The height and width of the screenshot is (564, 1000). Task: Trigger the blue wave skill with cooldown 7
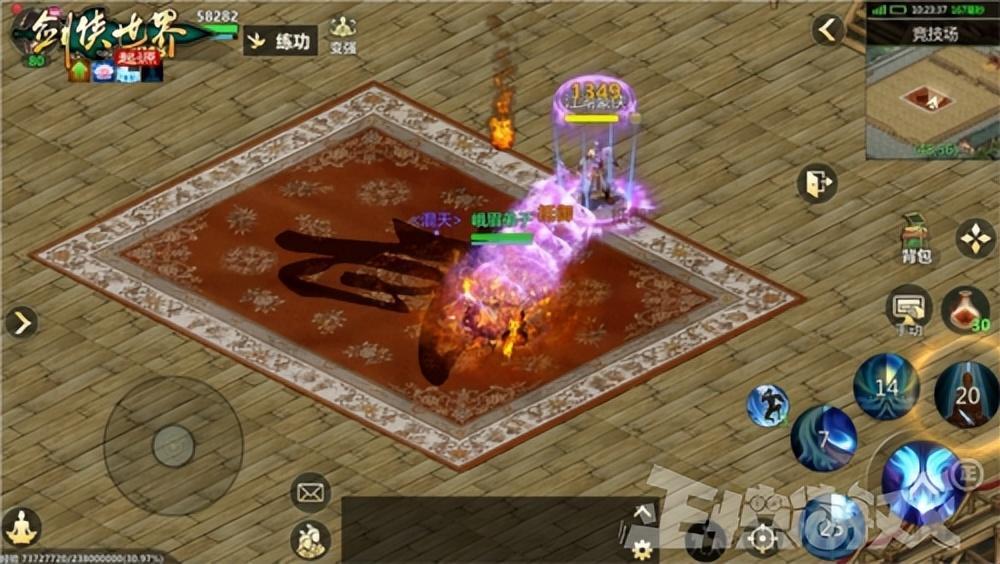[823, 438]
